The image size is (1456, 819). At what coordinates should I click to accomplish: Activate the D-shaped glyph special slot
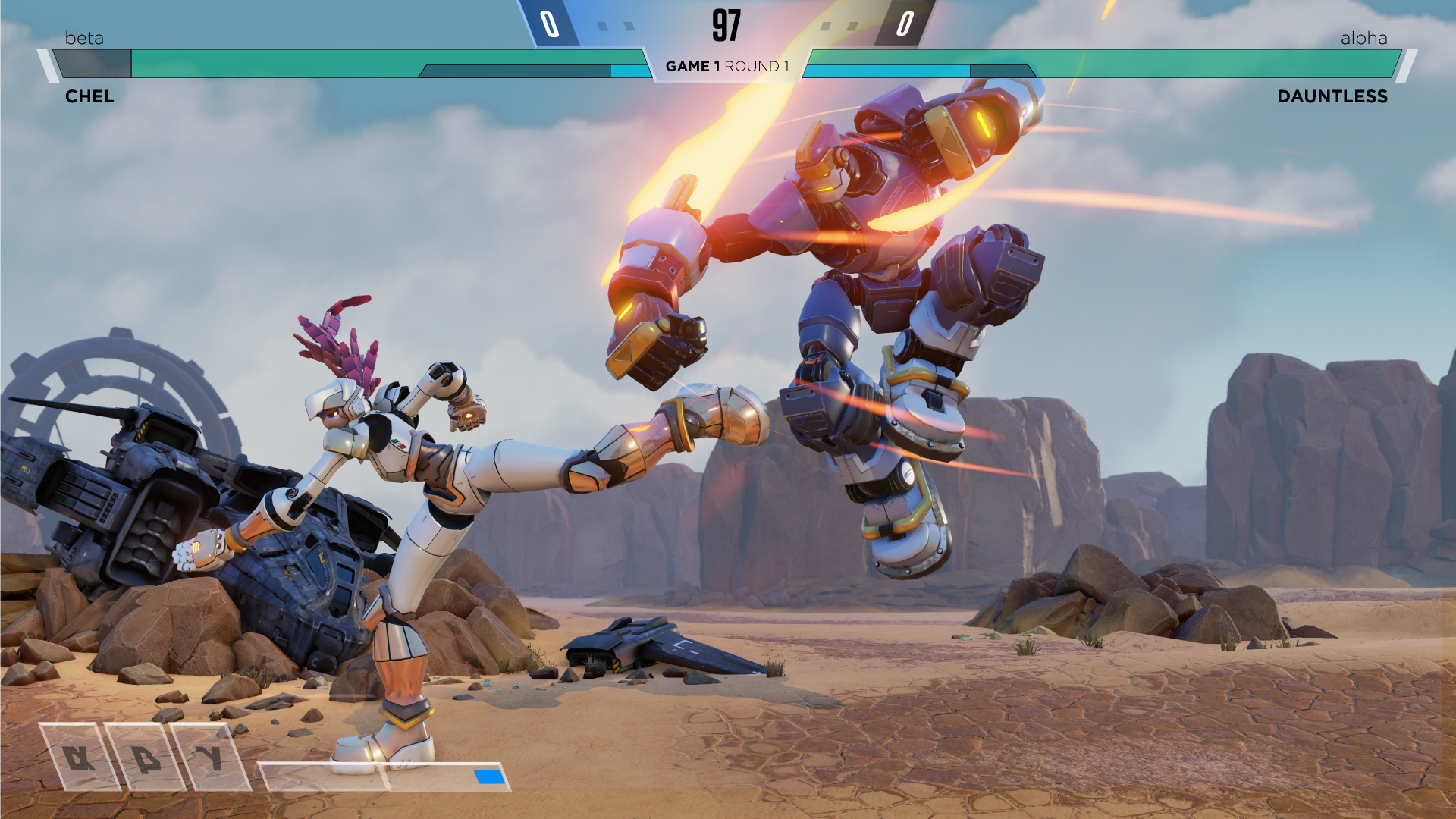point(145,757)
